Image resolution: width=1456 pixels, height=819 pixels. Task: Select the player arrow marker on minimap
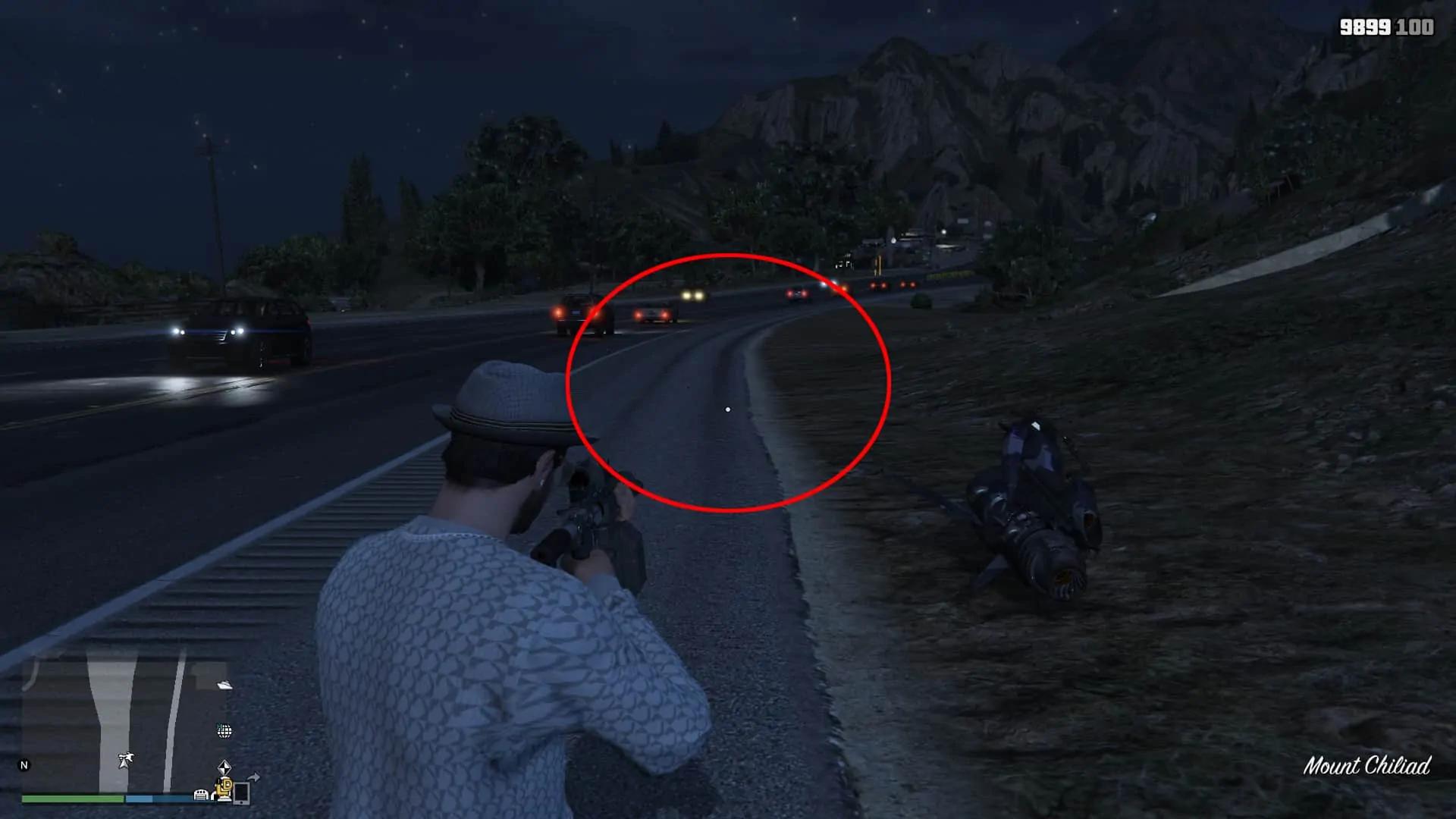point(125,761)
